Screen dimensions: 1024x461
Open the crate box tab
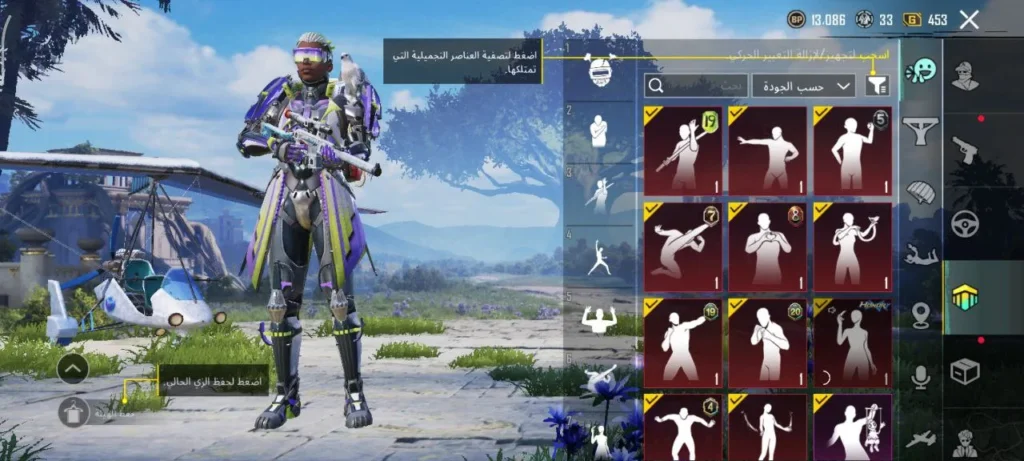(x=965, y=372)
